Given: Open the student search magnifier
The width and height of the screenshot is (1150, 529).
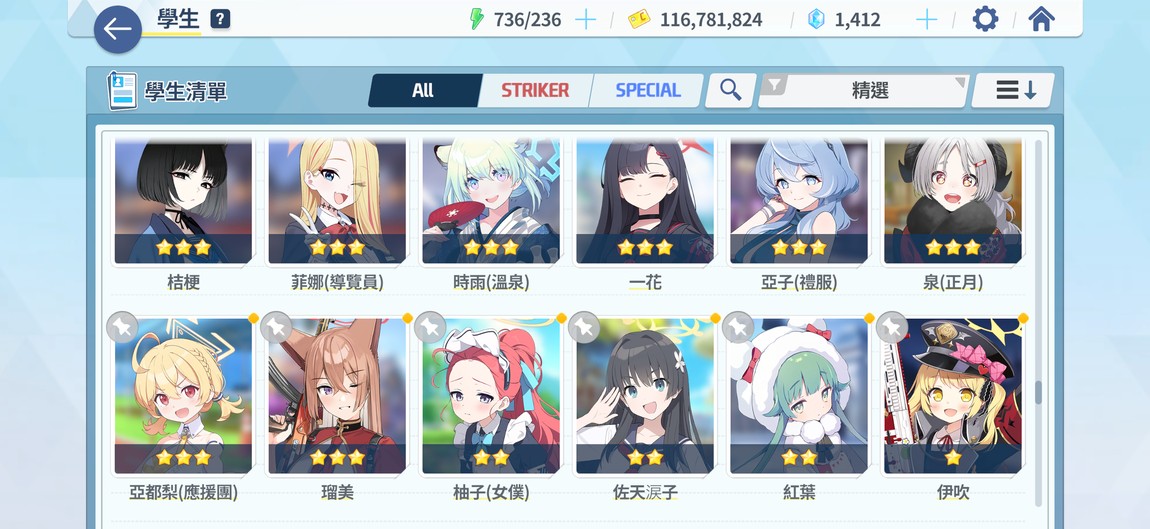Looking at the screenshot, I should (x=730, y=90).
